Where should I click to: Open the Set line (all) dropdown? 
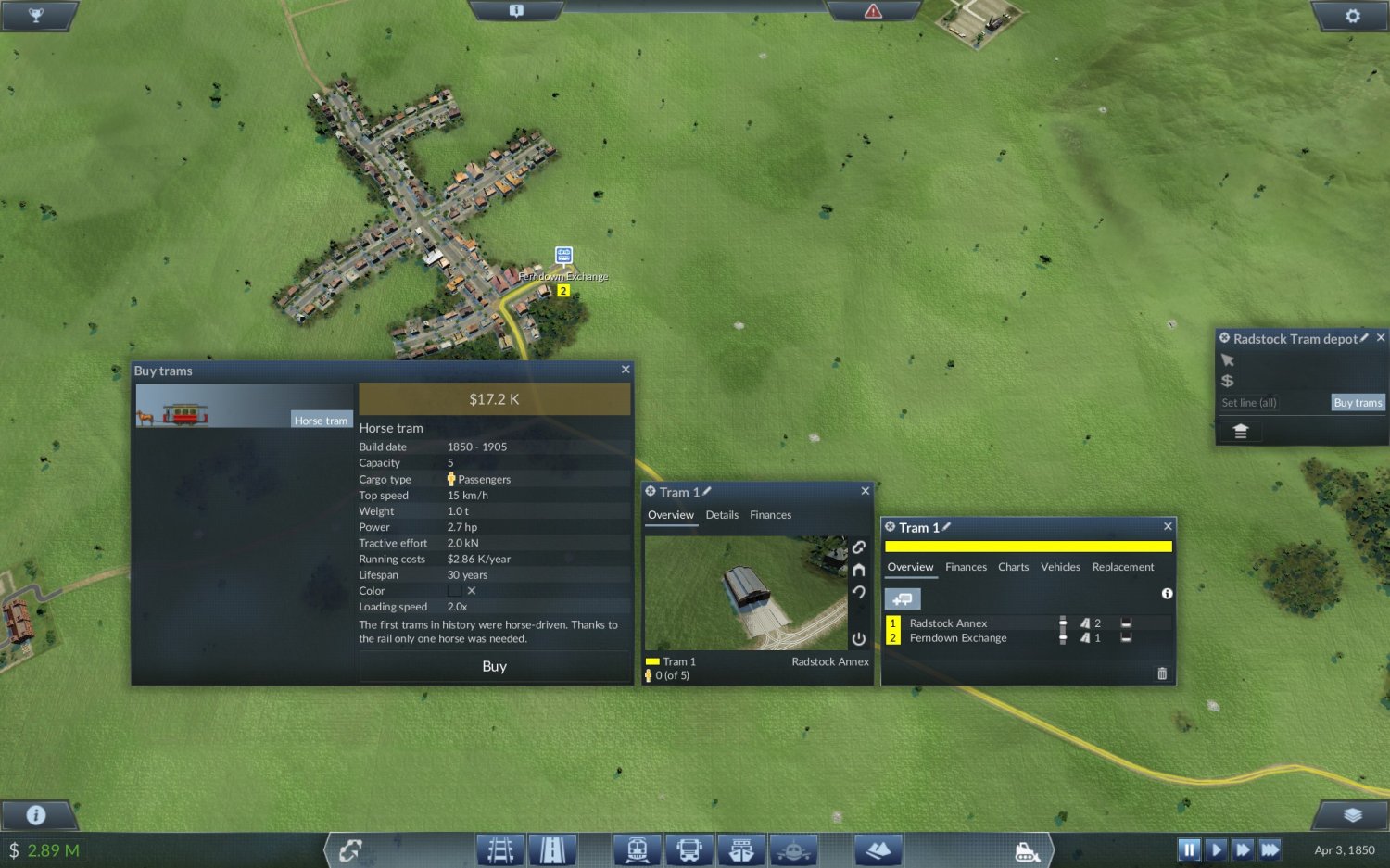1271,403
